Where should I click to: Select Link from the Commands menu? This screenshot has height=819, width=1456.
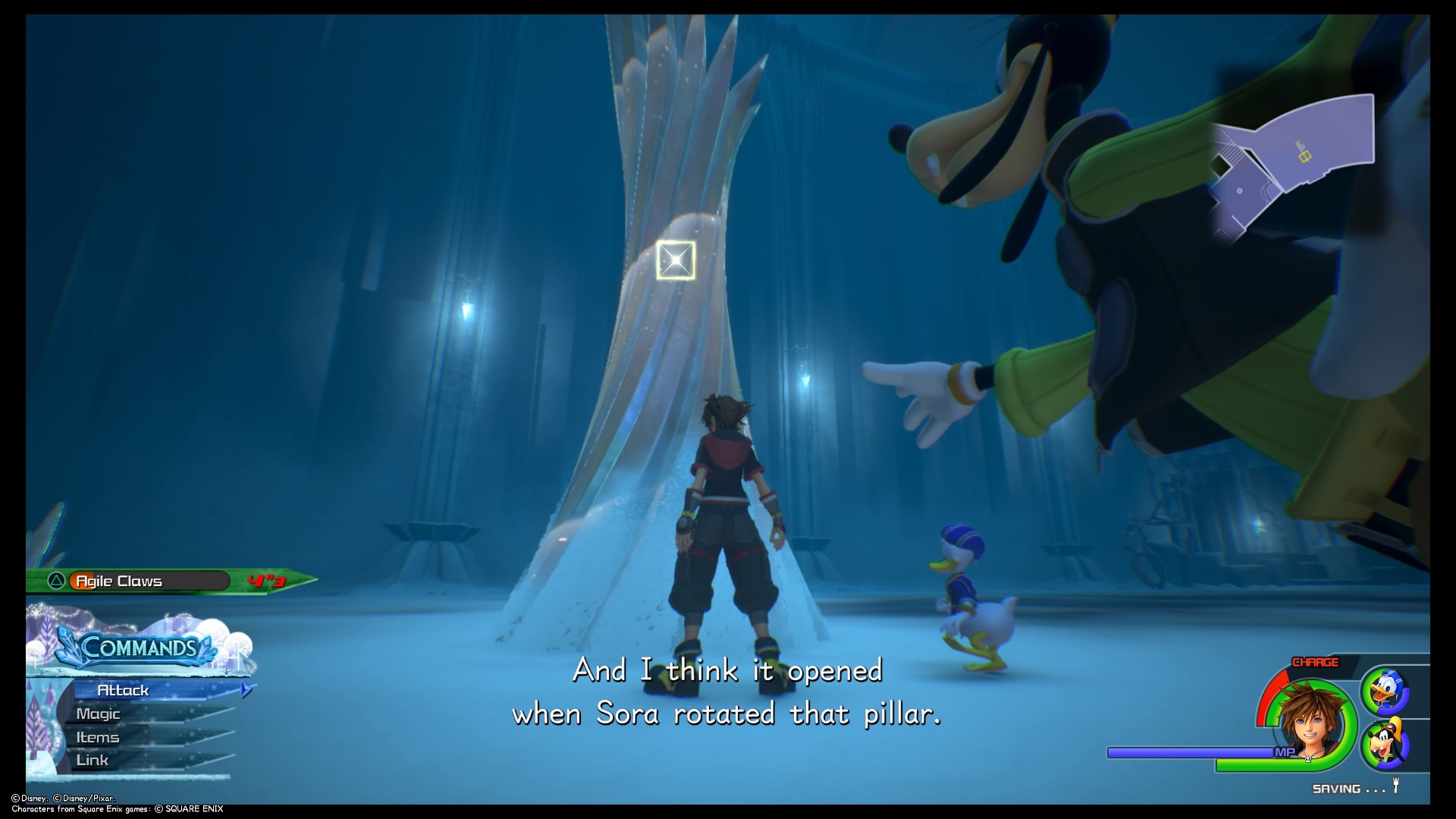point(93,759)
